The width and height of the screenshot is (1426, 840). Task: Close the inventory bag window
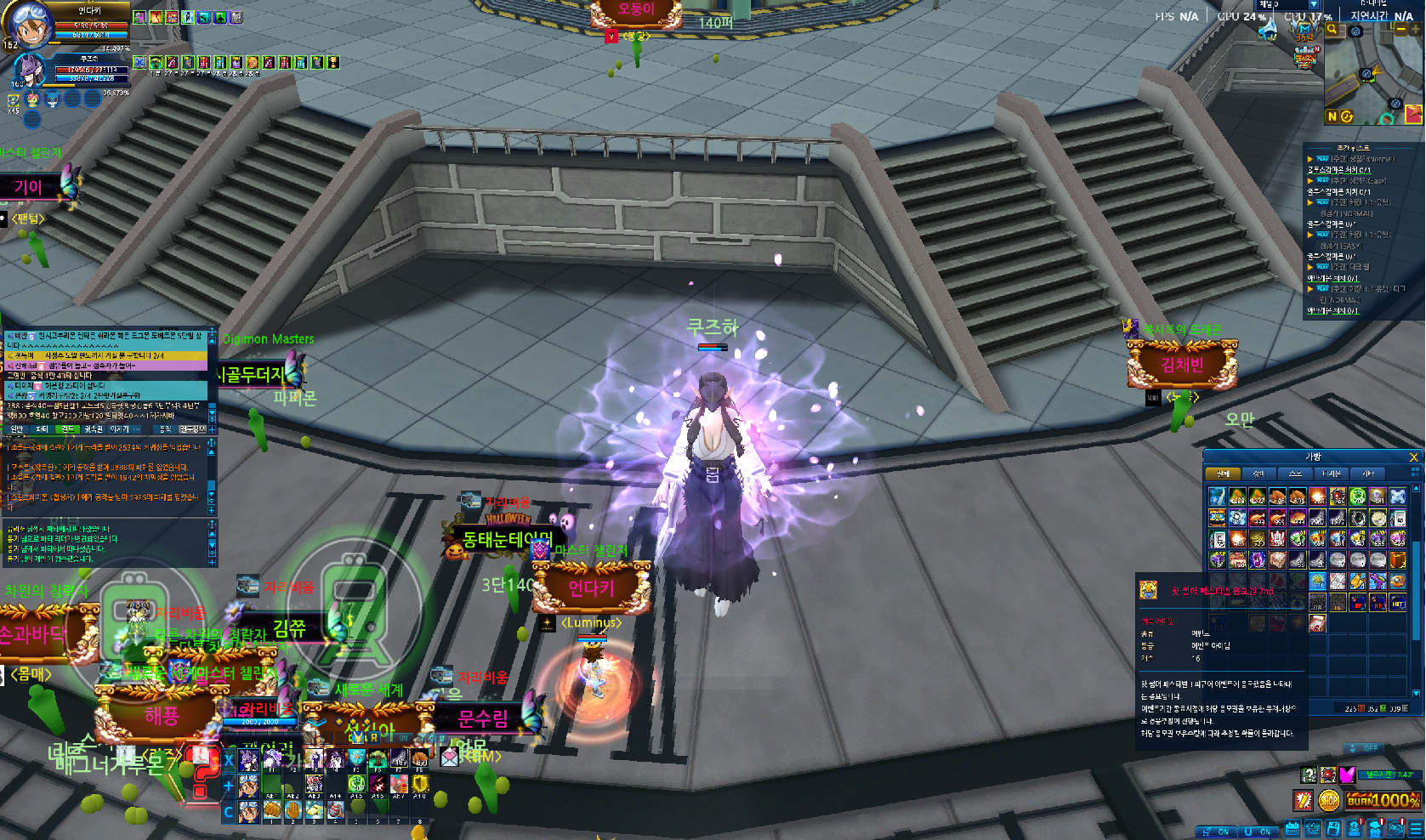click(x=1413, y=457)
